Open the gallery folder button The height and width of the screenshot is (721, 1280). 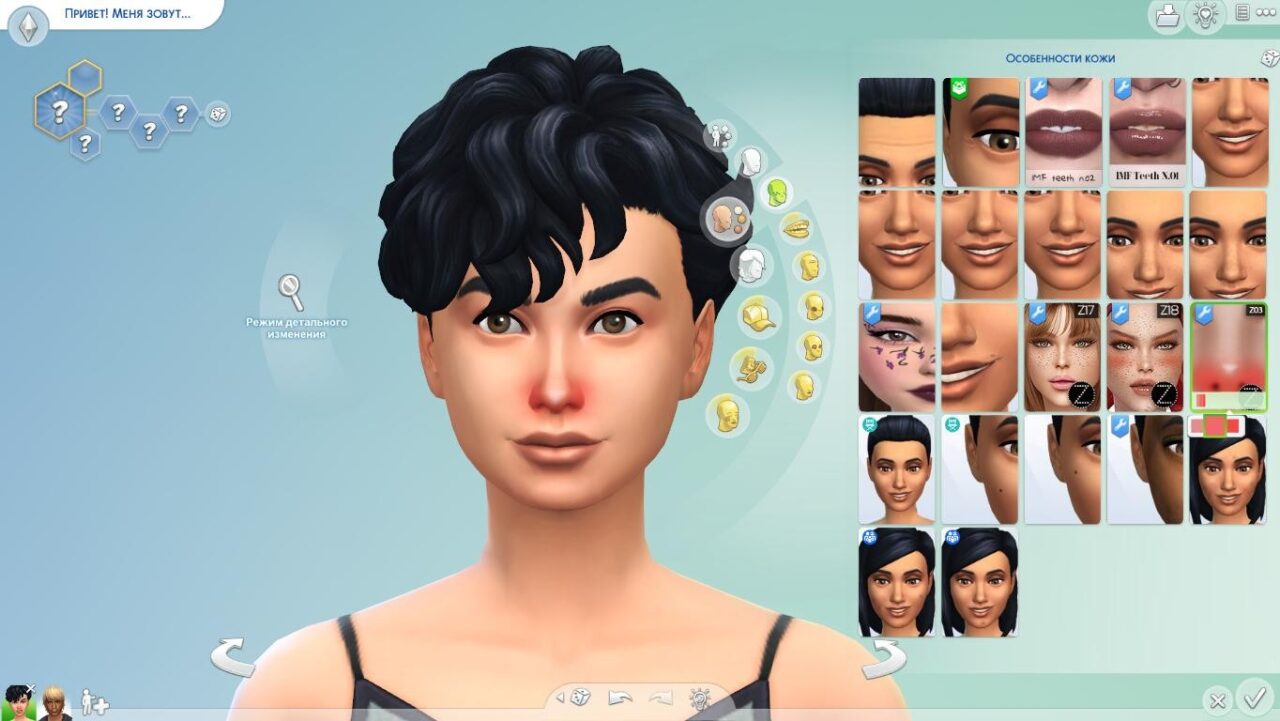(1166, 16)
